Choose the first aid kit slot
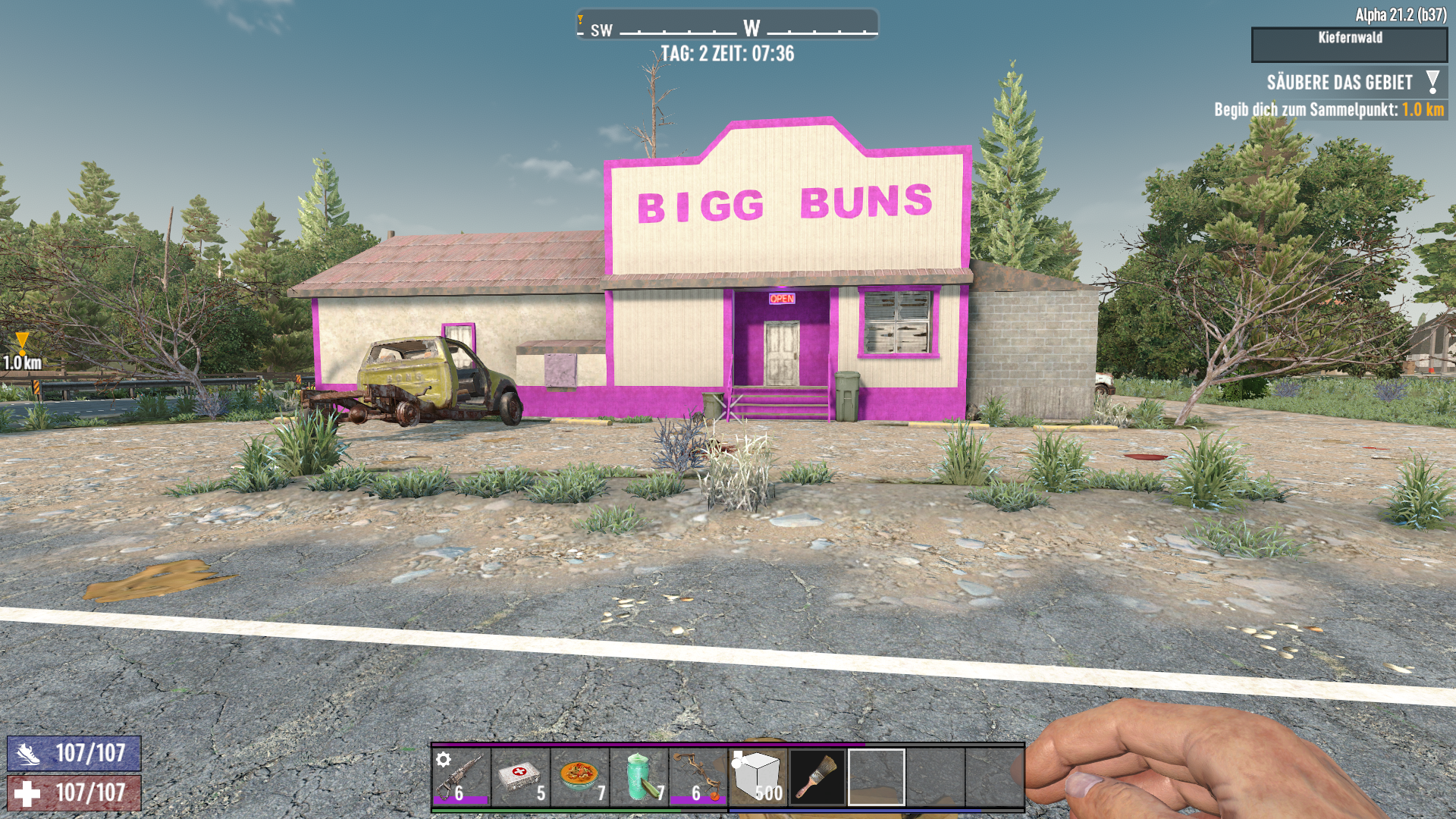 pyautogui.click(x=520, y=777)
